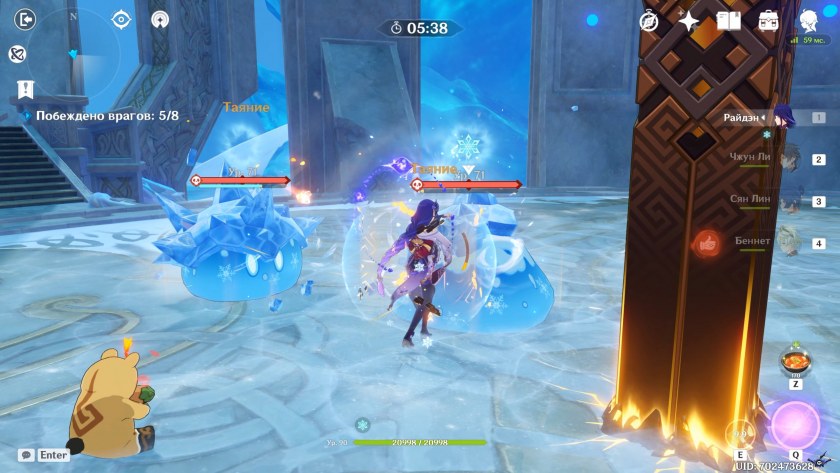840x473 pixels.
Task: Open the crossed compass icon in top bar
Action: (648, 20)
